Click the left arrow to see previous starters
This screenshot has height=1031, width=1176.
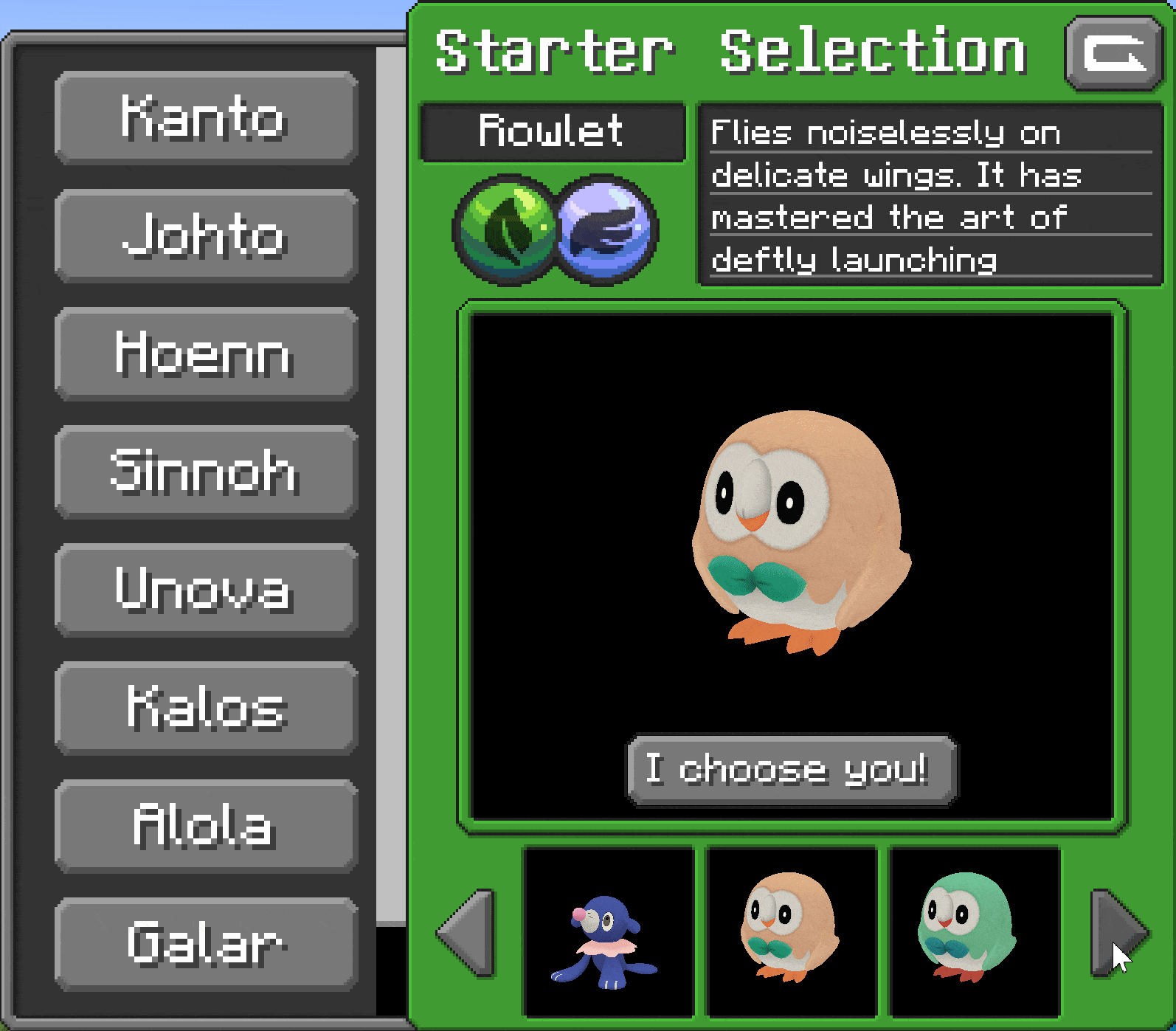point(466,933)
